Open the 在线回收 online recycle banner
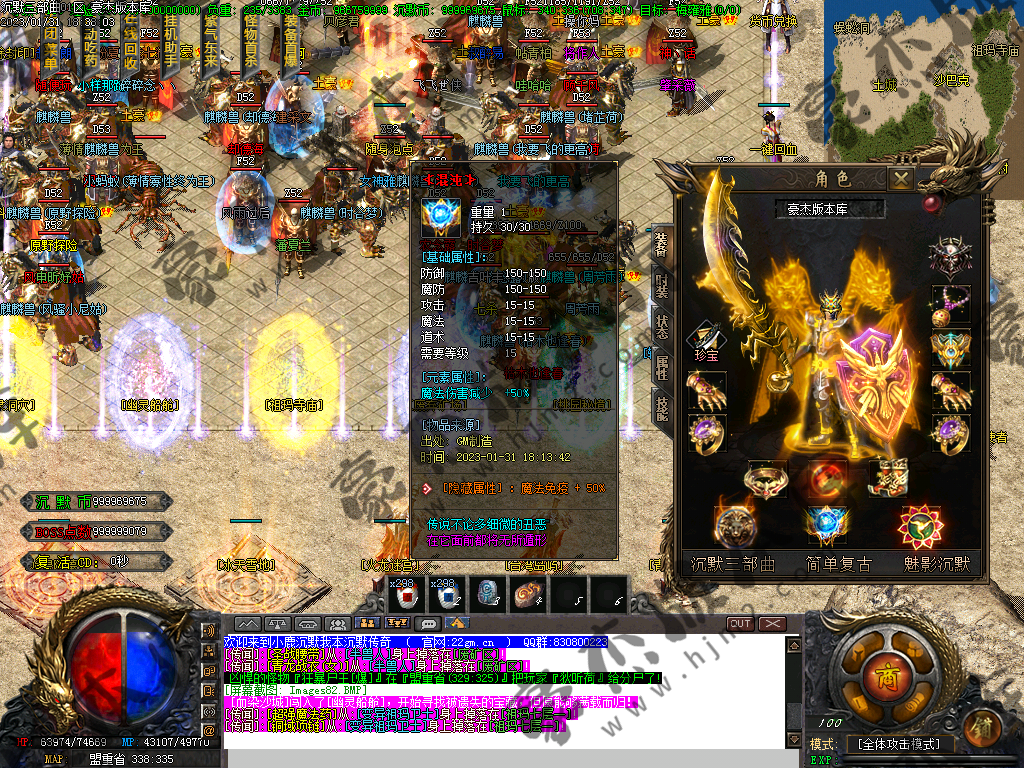The height and width of the screenshot is (768, 1024). pos(132,45)
